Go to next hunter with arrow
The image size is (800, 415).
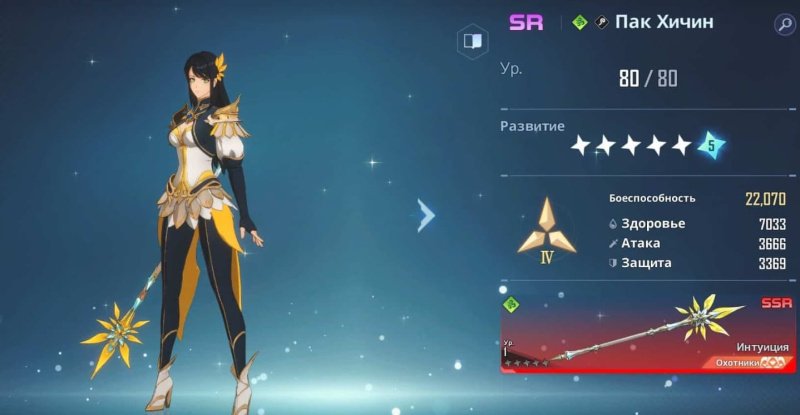coord(426,214)
